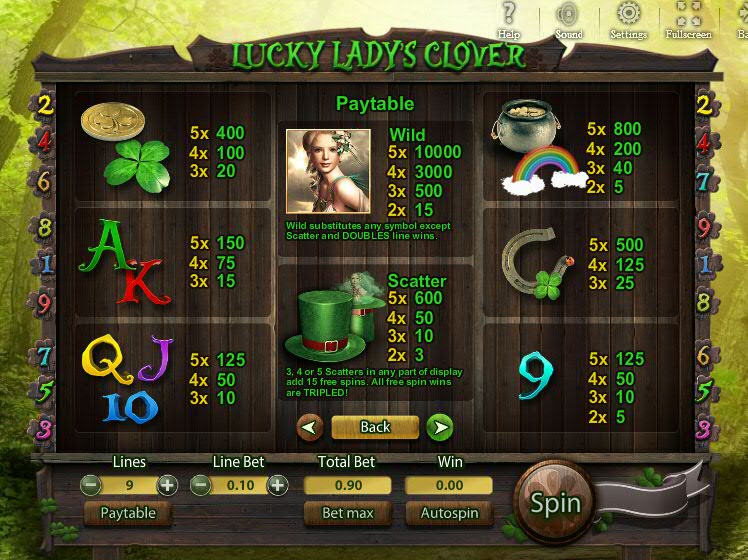Decrease the number of lines

tap(91, 485)
